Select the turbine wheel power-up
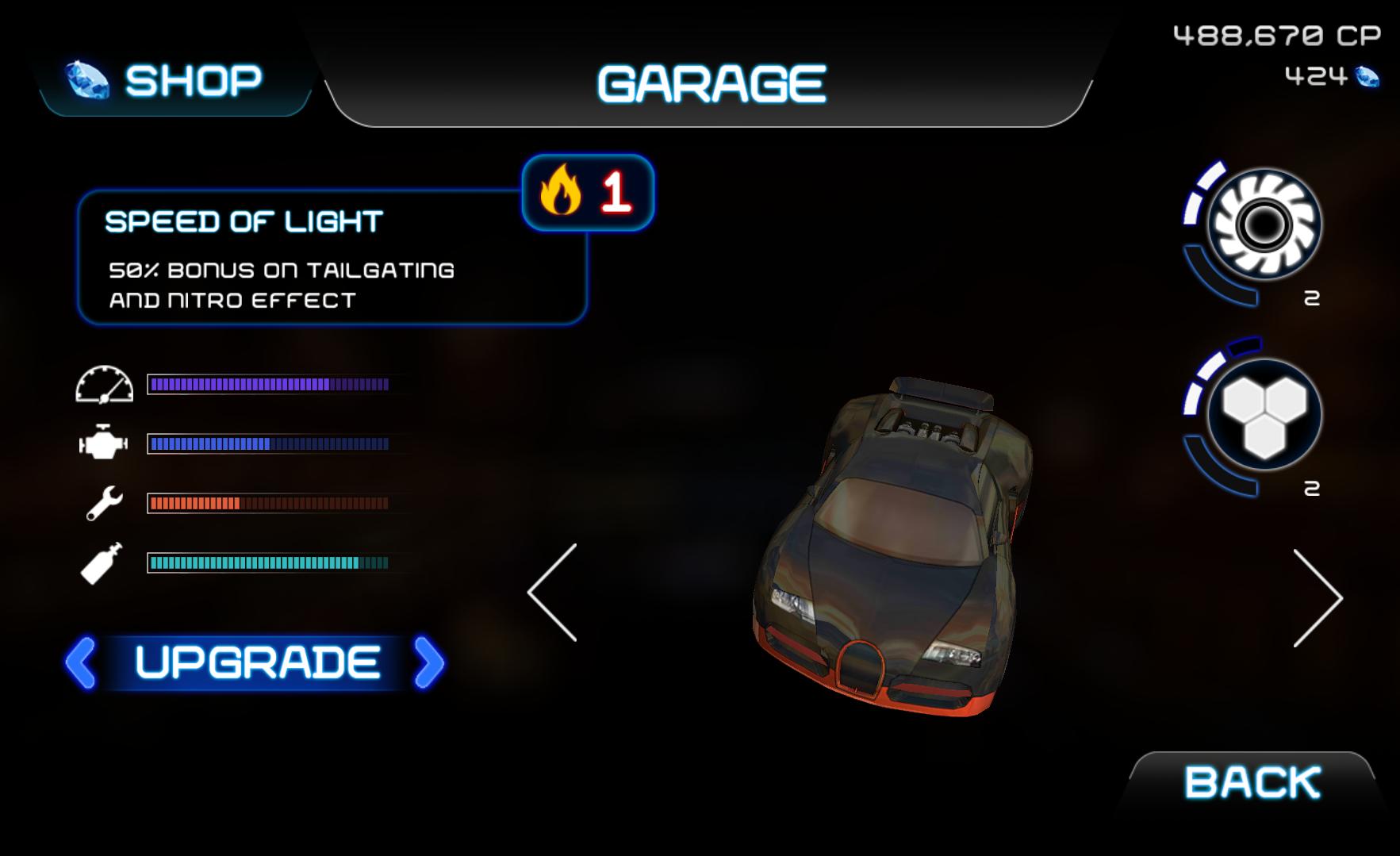Image resolution: width=1400 pixels, height=856 pixels. [1264, 225]
